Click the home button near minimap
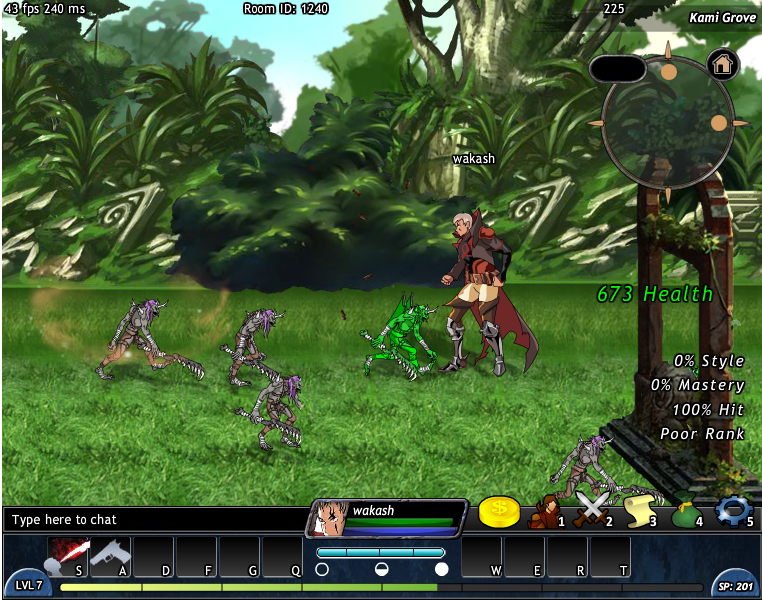This screenshot has height=600, width=762. [722, 64]
